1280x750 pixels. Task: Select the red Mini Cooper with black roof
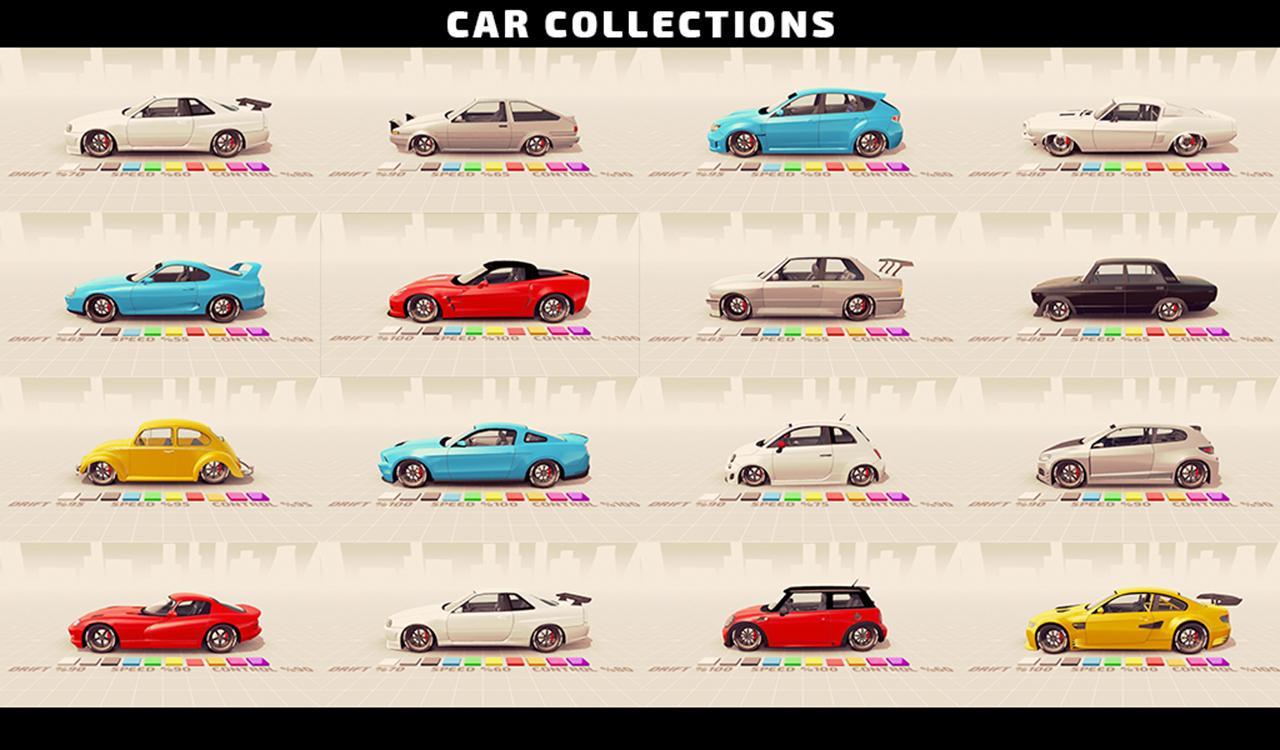pyautogui.click(x=800, y=615)
